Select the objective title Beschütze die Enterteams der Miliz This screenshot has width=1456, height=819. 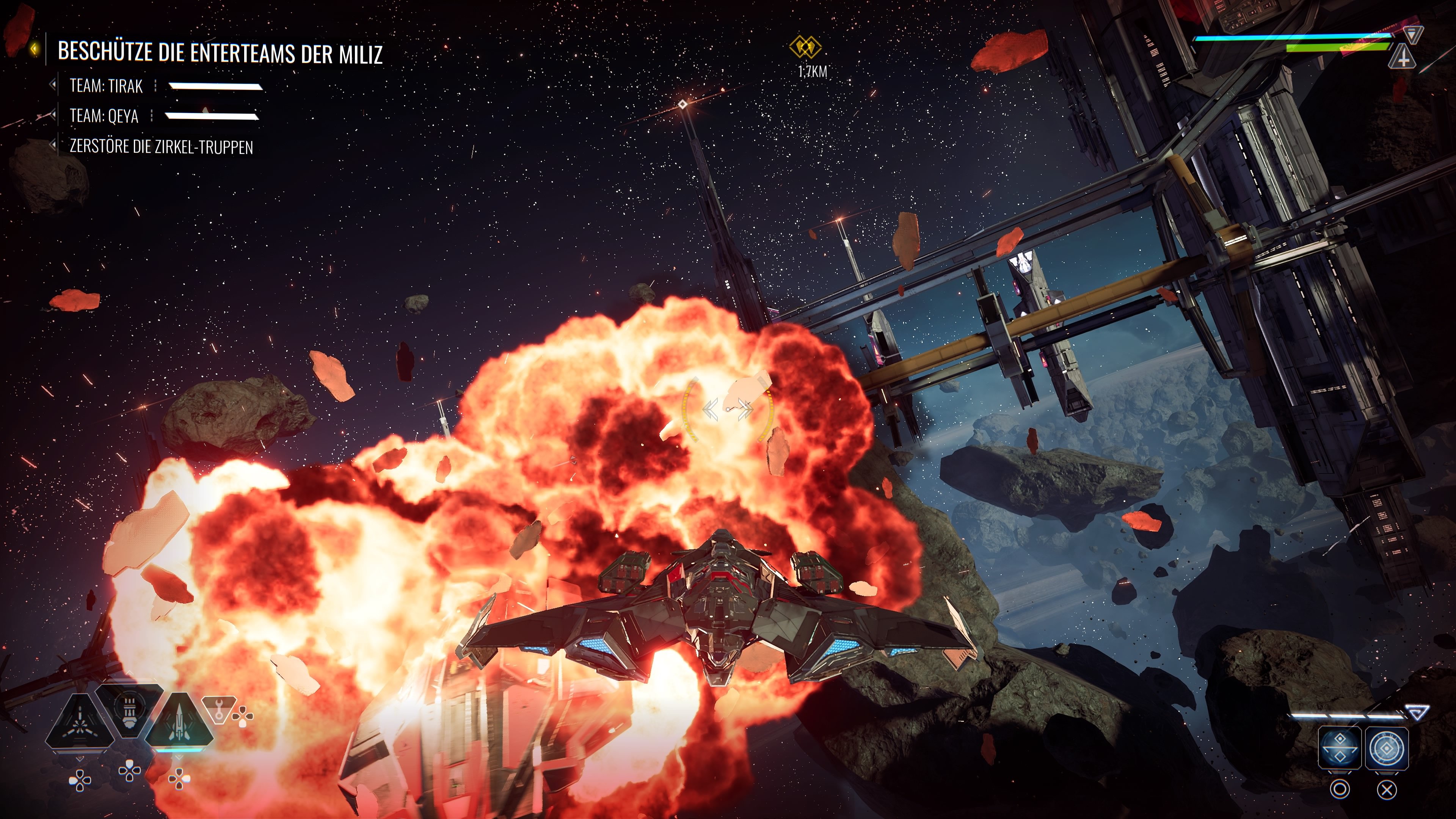click(220, 53)
